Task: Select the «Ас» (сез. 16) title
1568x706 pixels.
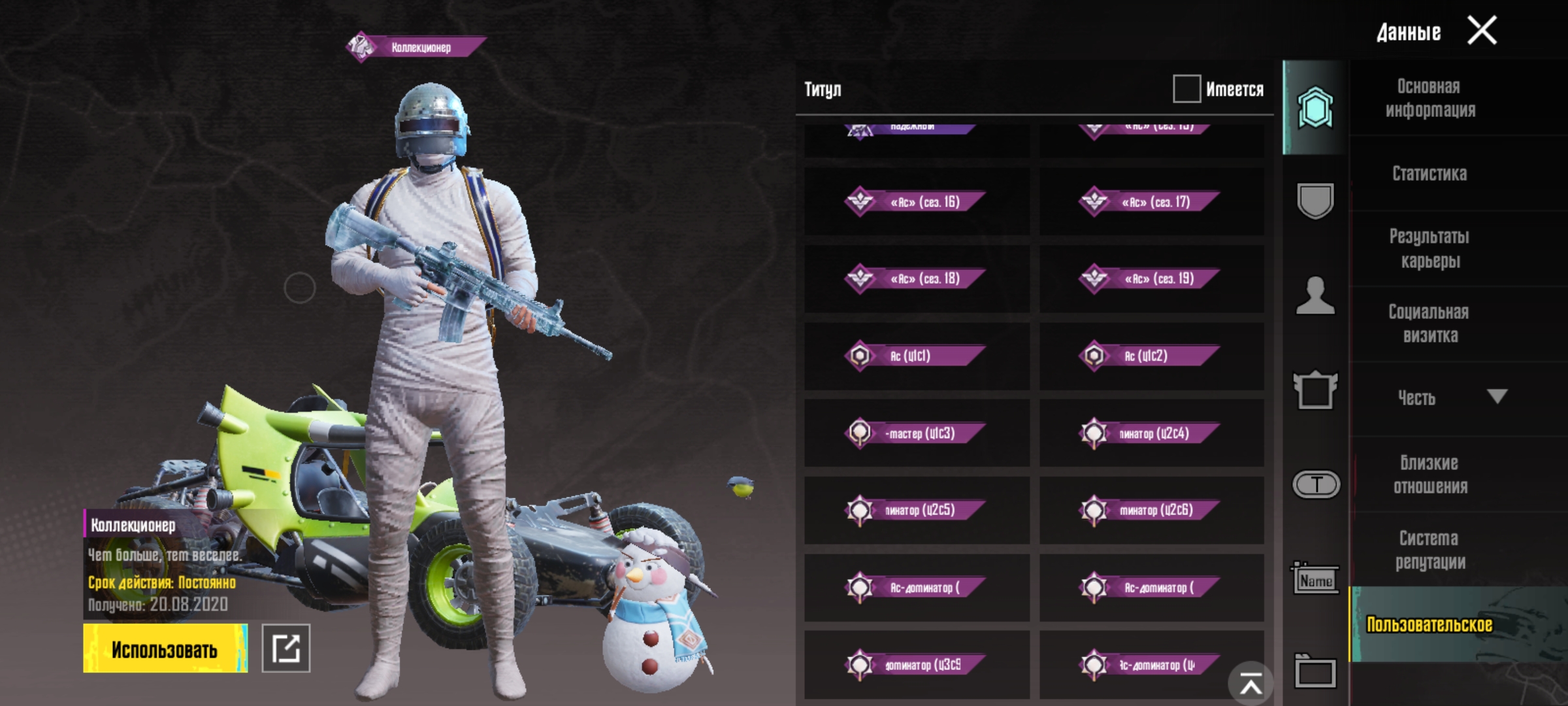Action: tap(917, 202)
